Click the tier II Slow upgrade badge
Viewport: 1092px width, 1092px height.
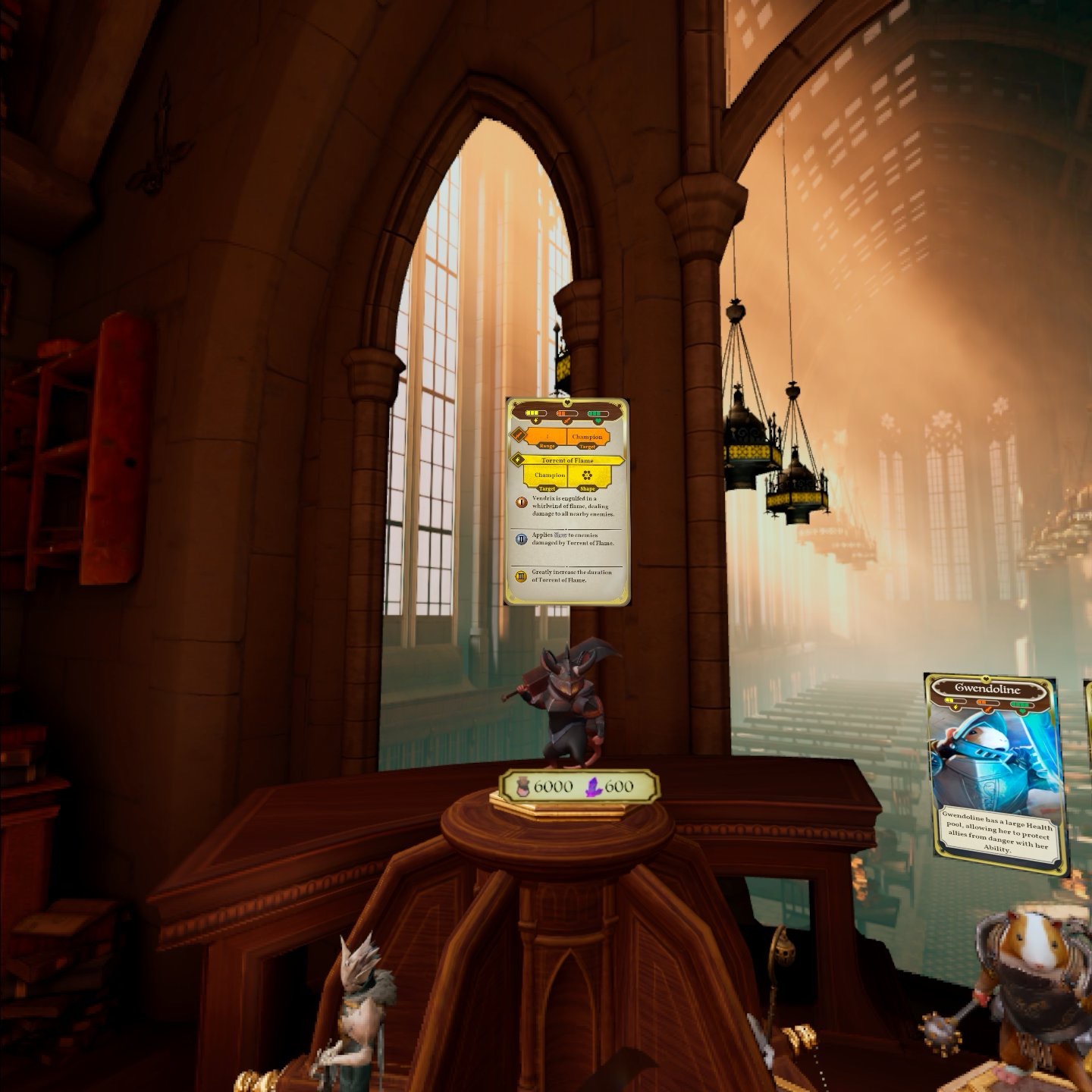[522, 538]
